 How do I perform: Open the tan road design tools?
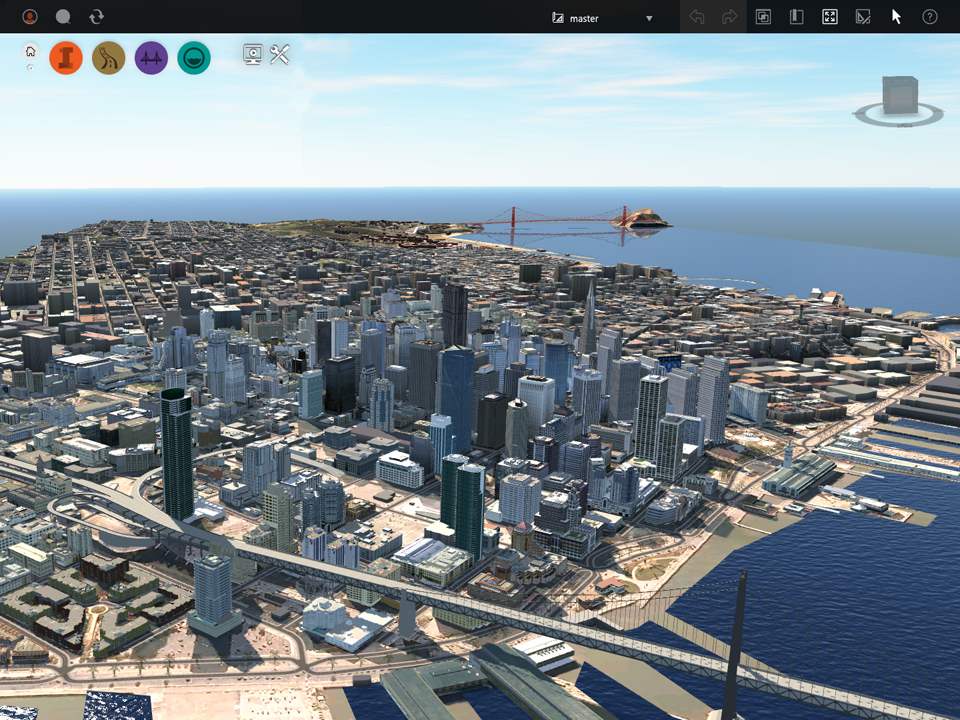[108, 58]
